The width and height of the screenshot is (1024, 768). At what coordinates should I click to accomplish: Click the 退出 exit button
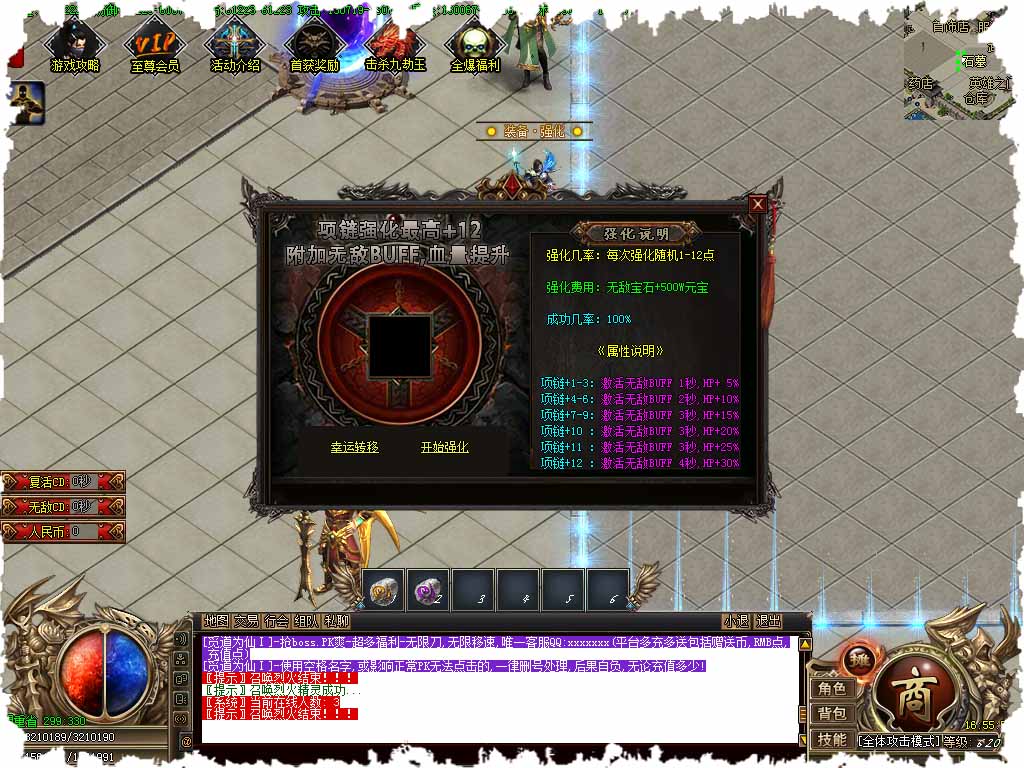pos(768,621)
